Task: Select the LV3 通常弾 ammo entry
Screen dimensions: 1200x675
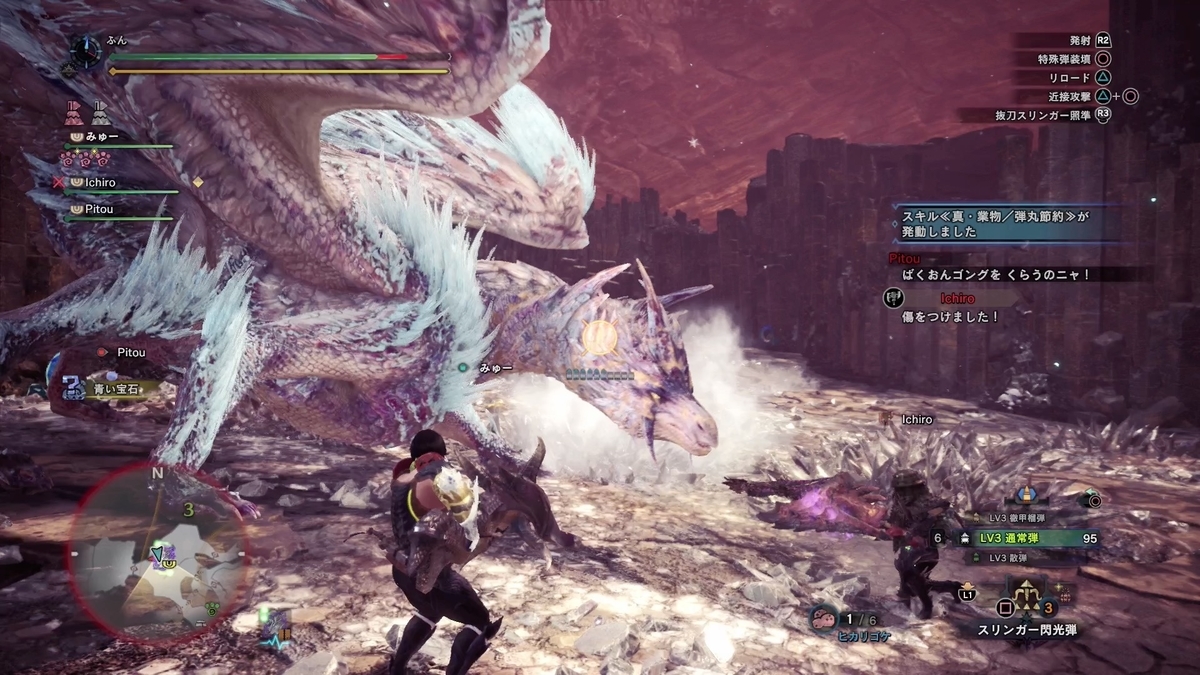Action: (x=1032, y=538)
